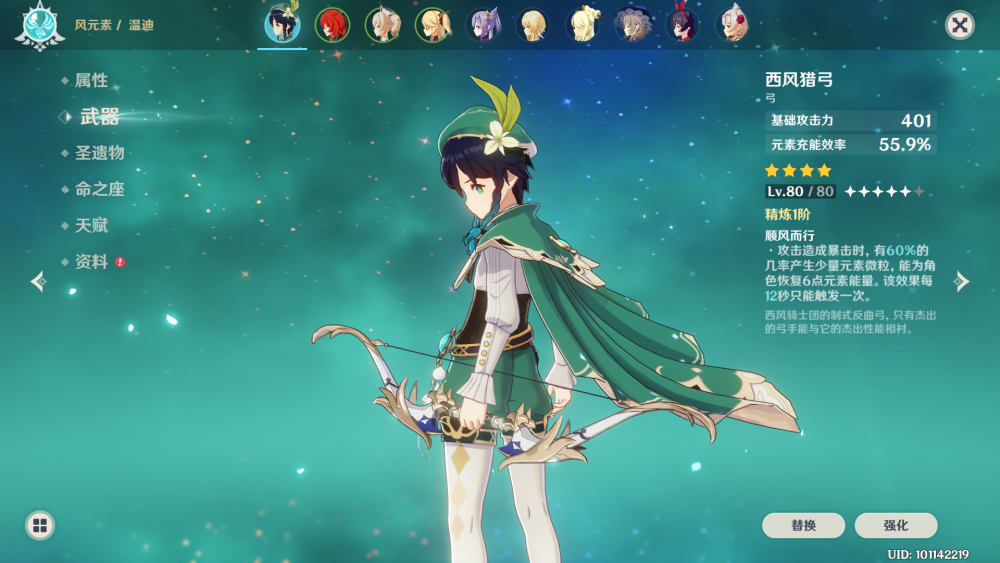The width and height of the screenshot is (1000, 563).
Task: Show the 命之座 constellation page
Action: click(99, 189)
